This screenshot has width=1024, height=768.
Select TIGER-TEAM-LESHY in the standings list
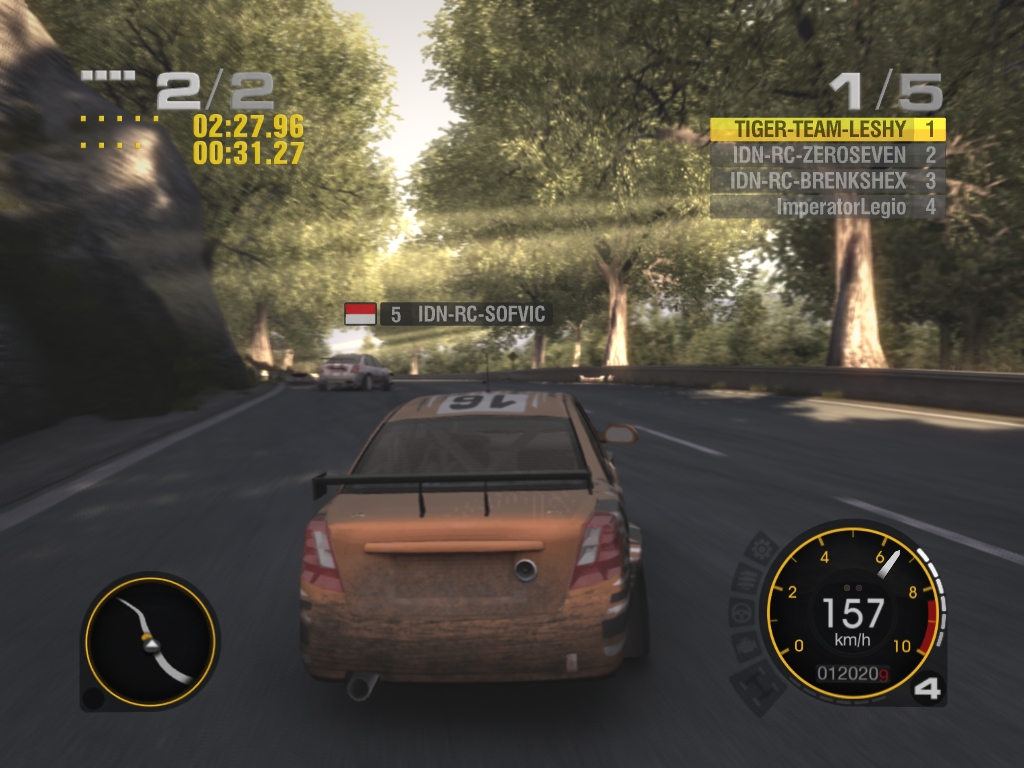point(827,129)
